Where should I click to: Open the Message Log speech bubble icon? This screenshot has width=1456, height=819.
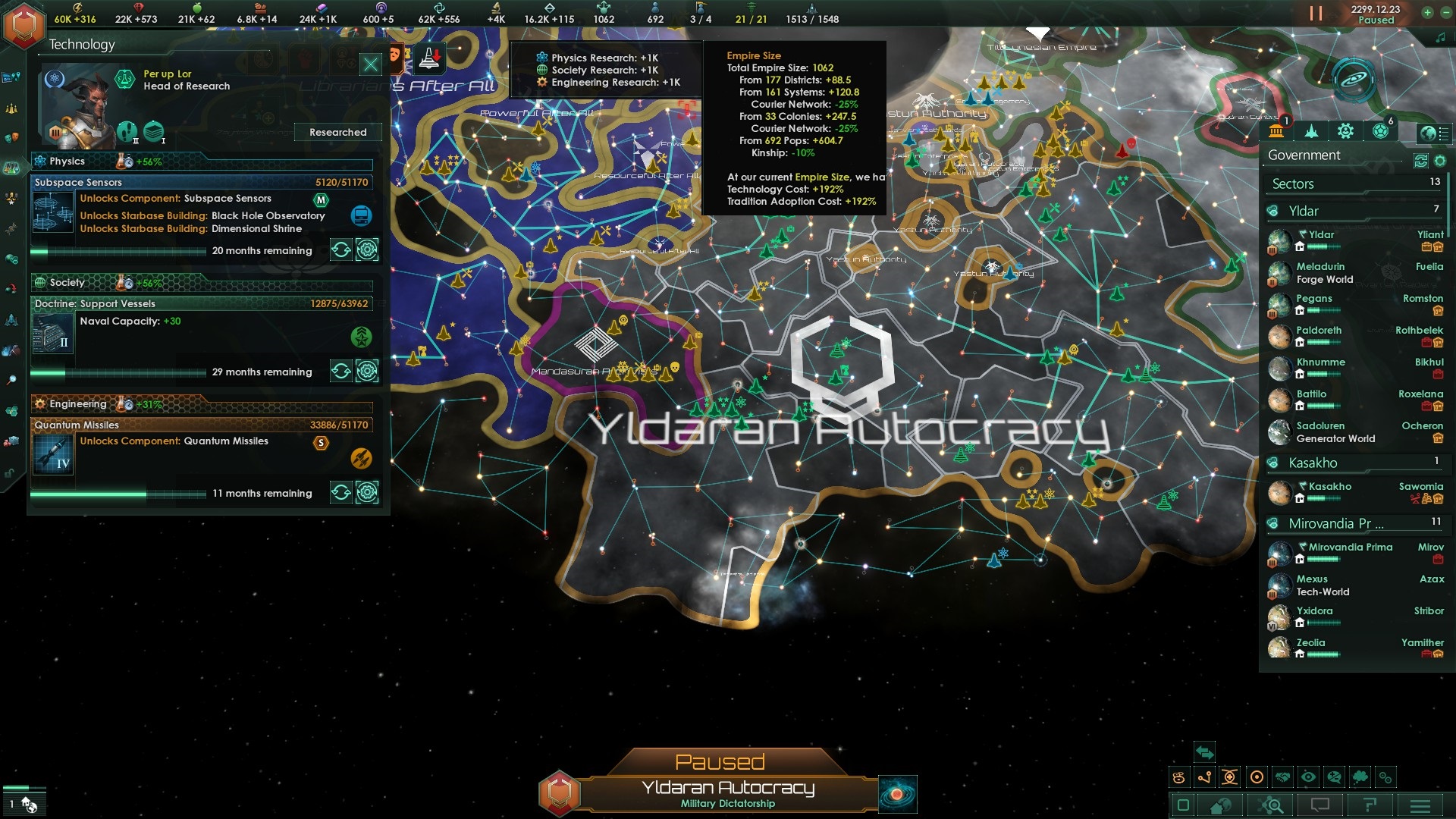click(x=1320, y=805)
